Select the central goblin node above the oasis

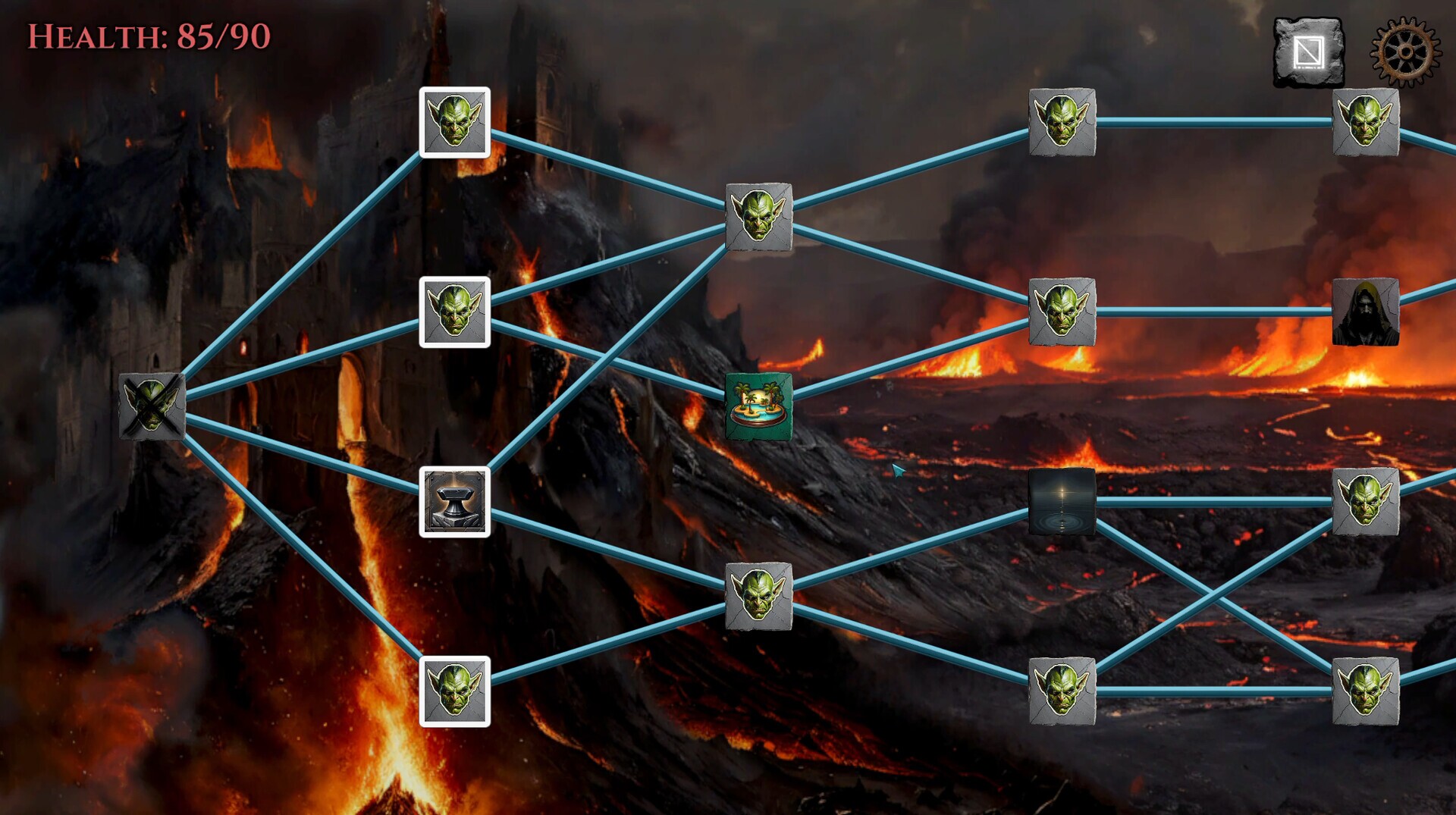(758, 218)
